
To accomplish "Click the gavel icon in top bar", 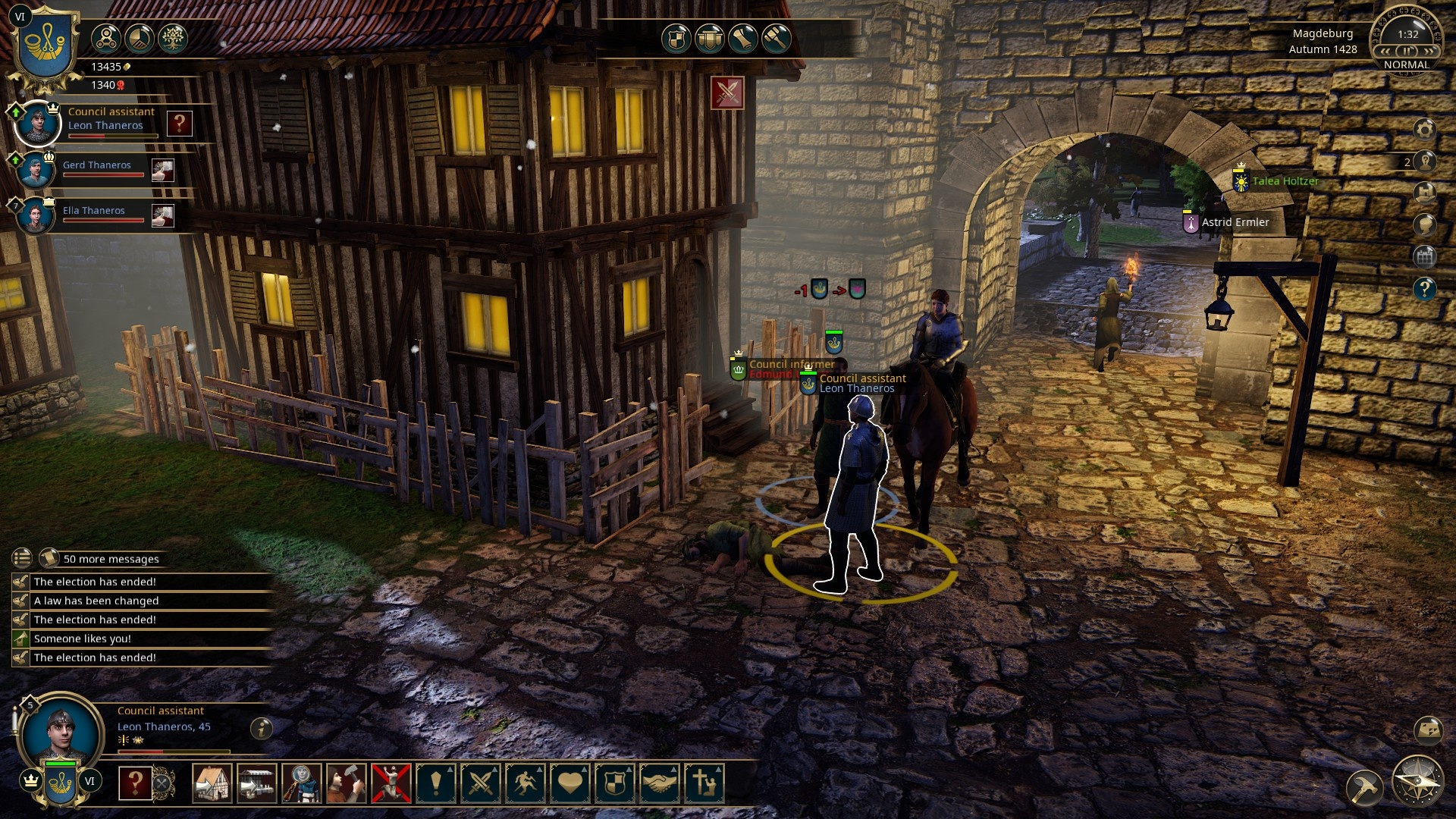I will pyautogui.click(x=776, y=38).
